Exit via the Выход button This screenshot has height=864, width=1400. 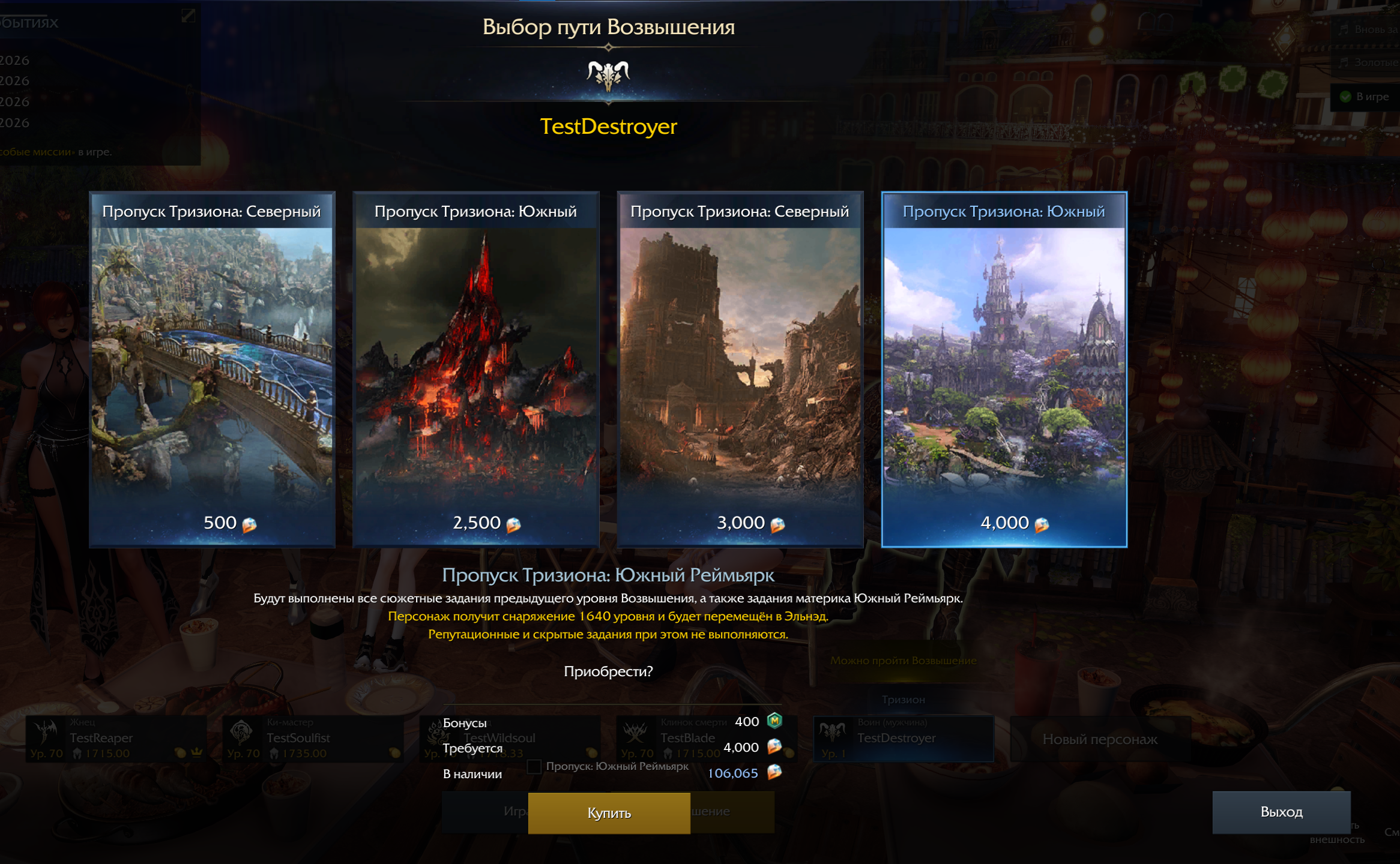pos(1281,812)
